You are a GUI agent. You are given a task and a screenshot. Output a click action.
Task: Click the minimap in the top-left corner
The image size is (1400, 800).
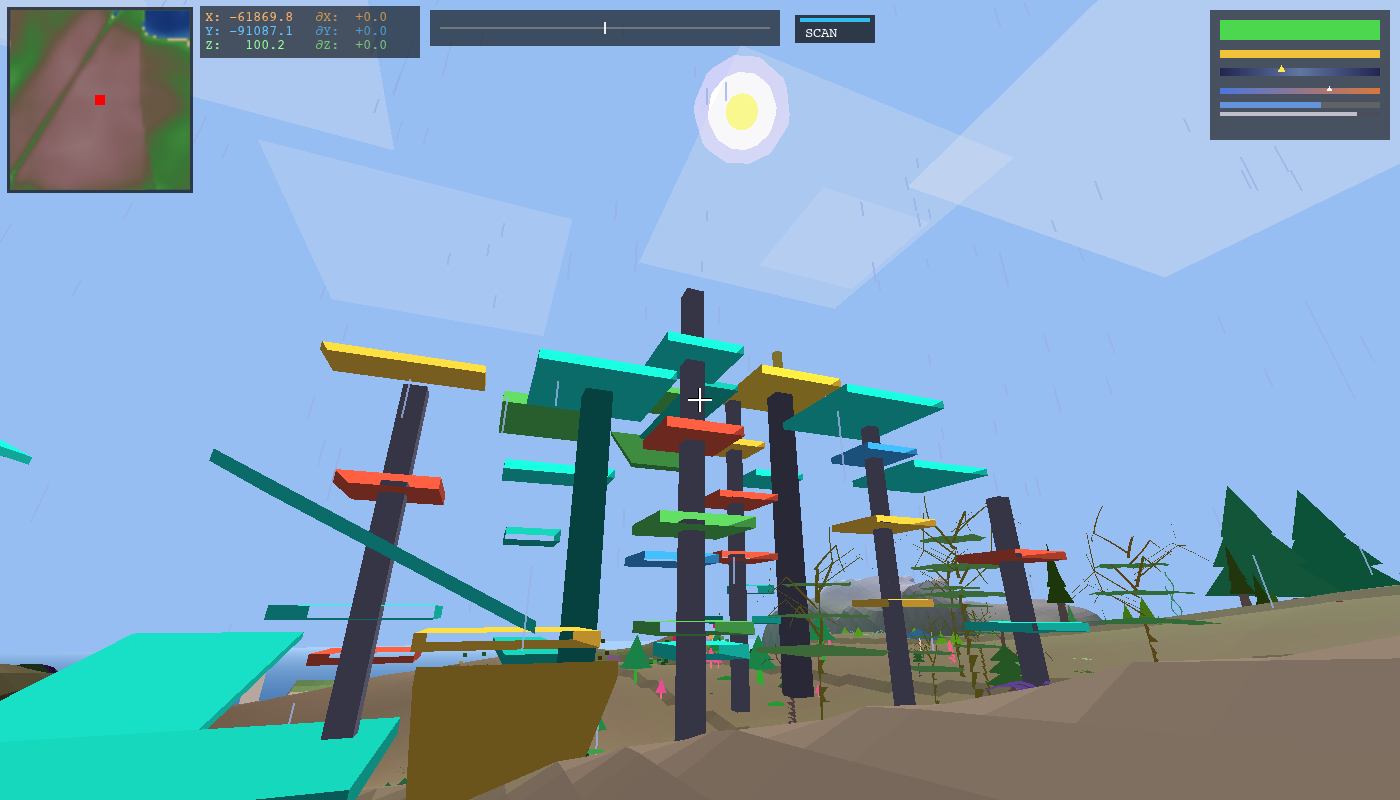click(100, 100)
